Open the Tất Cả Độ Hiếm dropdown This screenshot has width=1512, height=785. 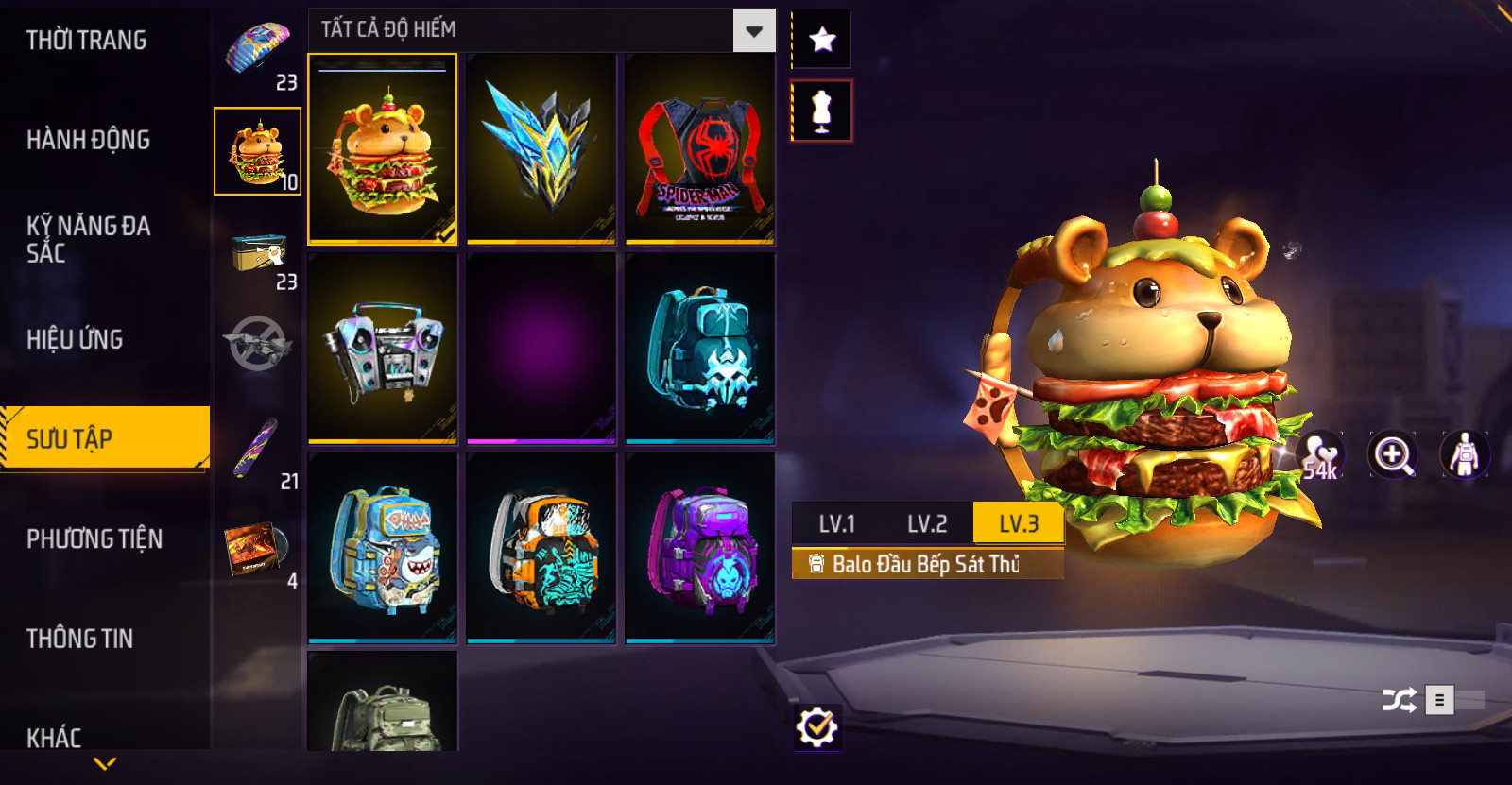tap(753, 30)
